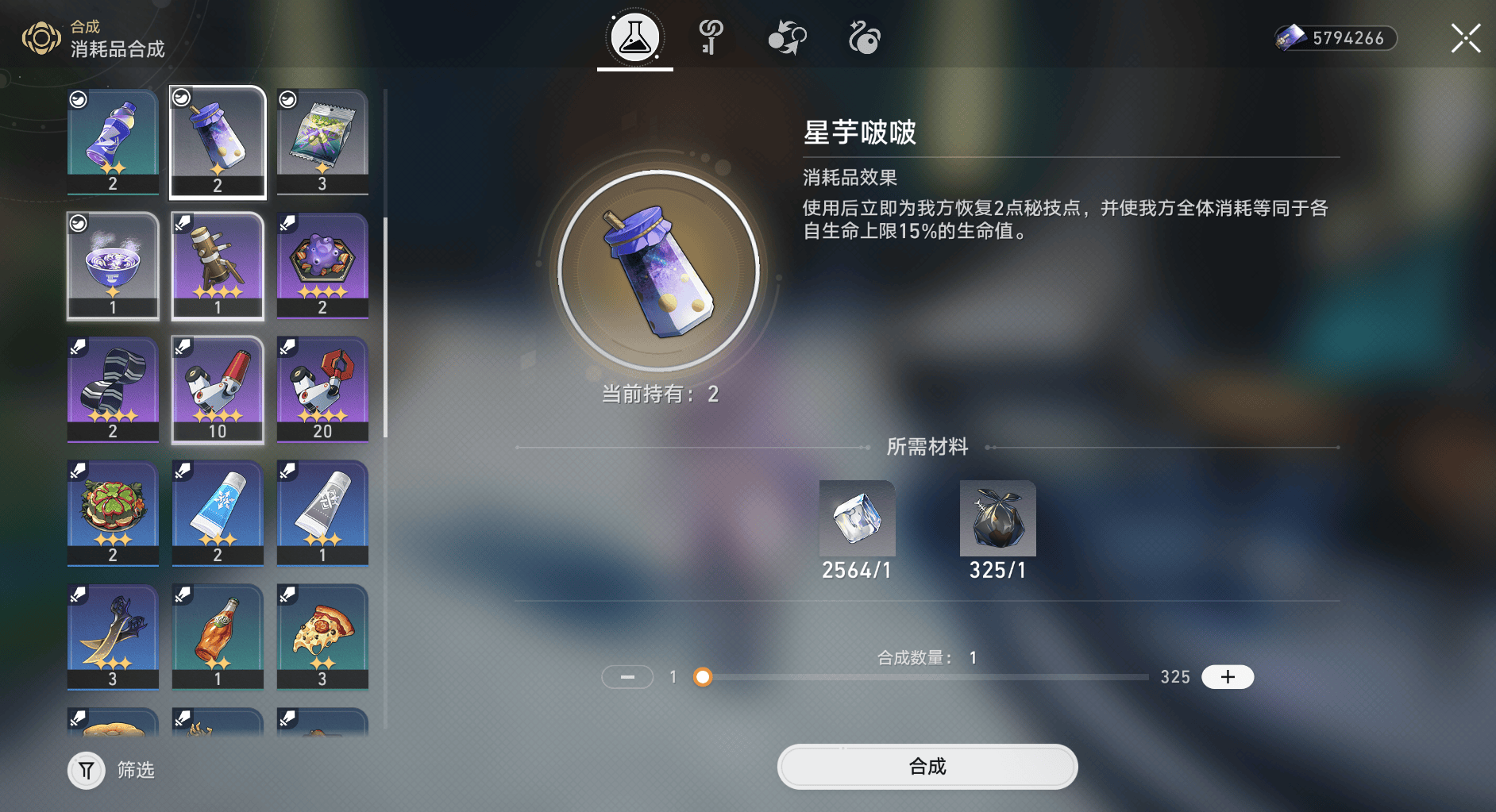The image size is (1496, 812).
Task: Inspect the black trash bag material
Action: click(997, 518)
